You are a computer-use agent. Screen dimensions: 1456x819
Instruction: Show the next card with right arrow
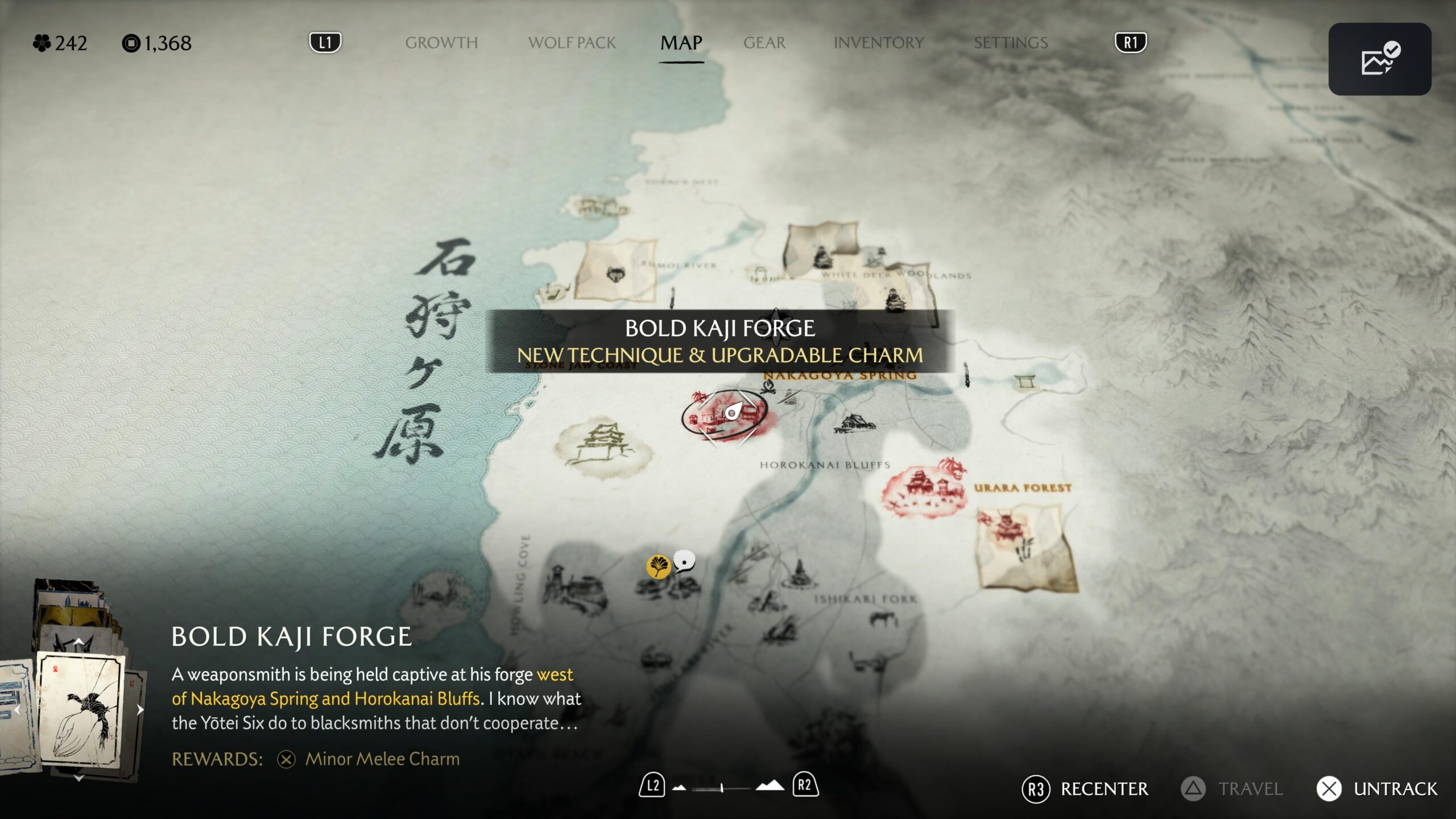pyautogui.click(x=140, y=709)
